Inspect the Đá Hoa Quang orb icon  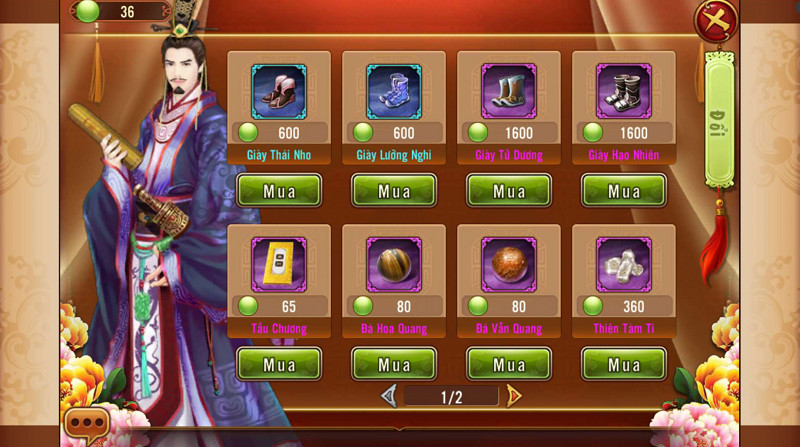coord(394,265)
